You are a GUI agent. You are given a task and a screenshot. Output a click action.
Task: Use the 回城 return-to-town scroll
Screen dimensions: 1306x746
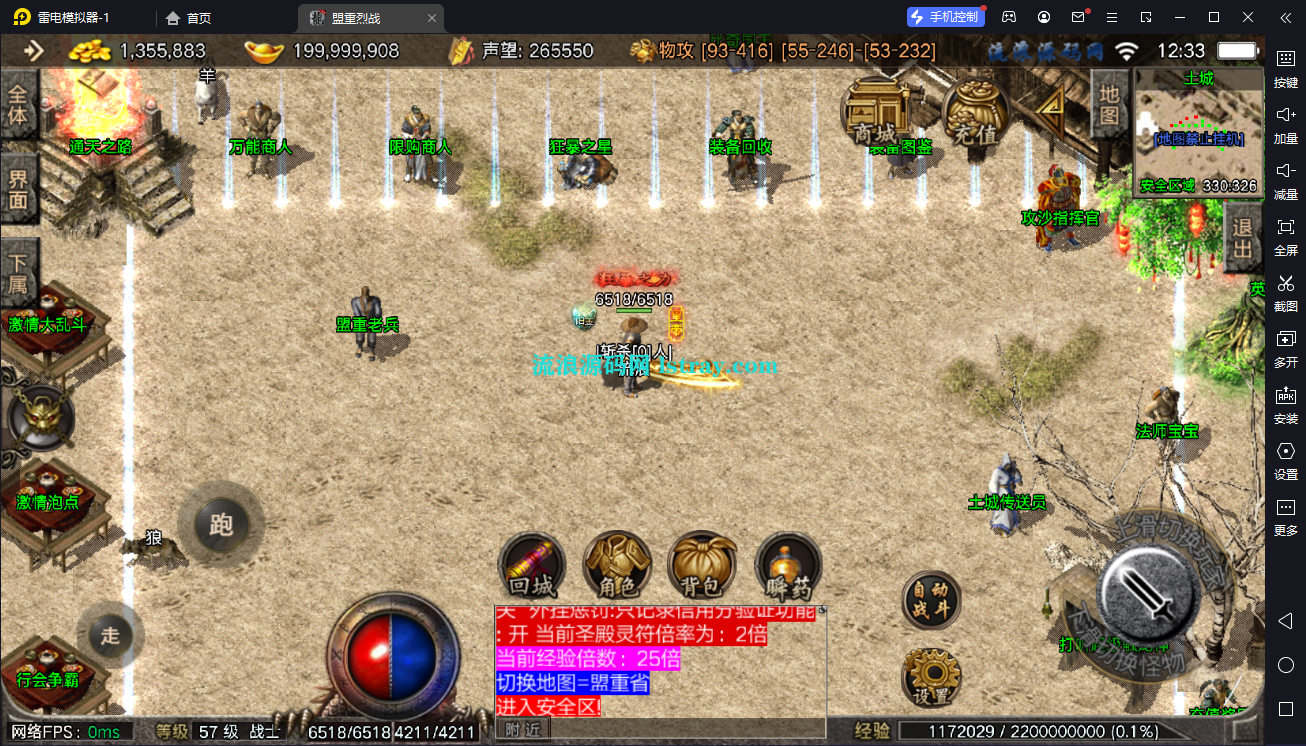(532, 565)
